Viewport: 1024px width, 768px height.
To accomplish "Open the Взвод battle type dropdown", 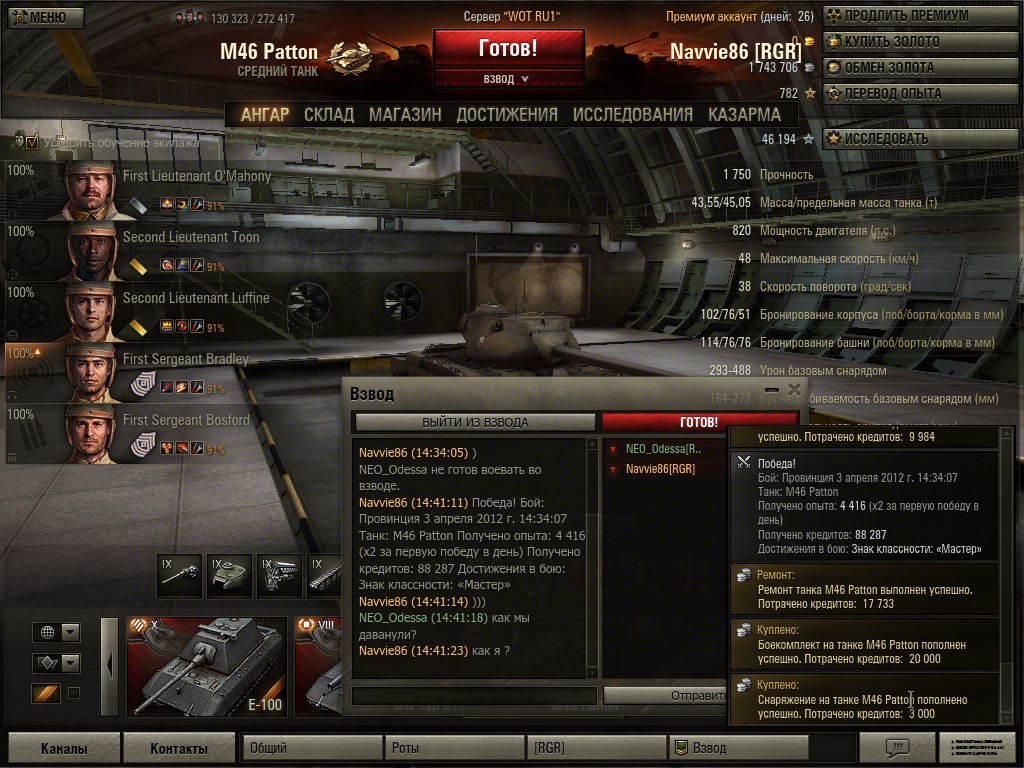I will 508,79.
